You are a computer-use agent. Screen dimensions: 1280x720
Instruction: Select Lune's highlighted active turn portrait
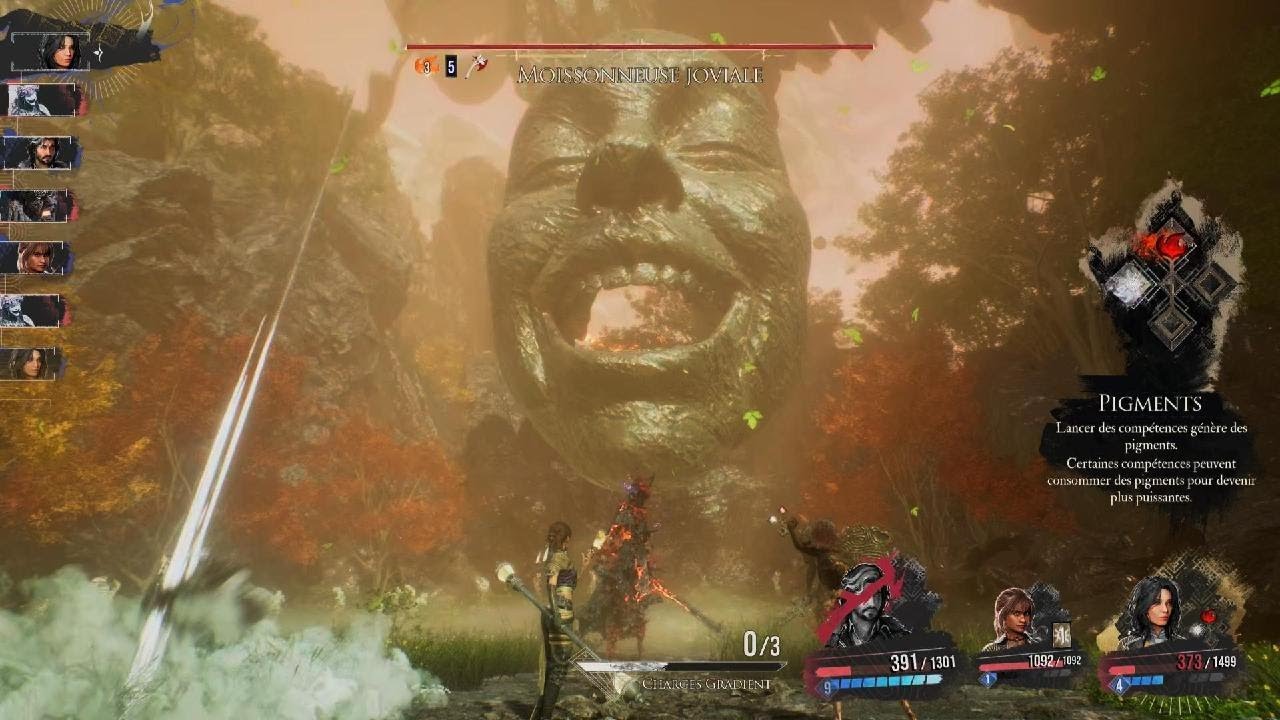tap(62, 50)
